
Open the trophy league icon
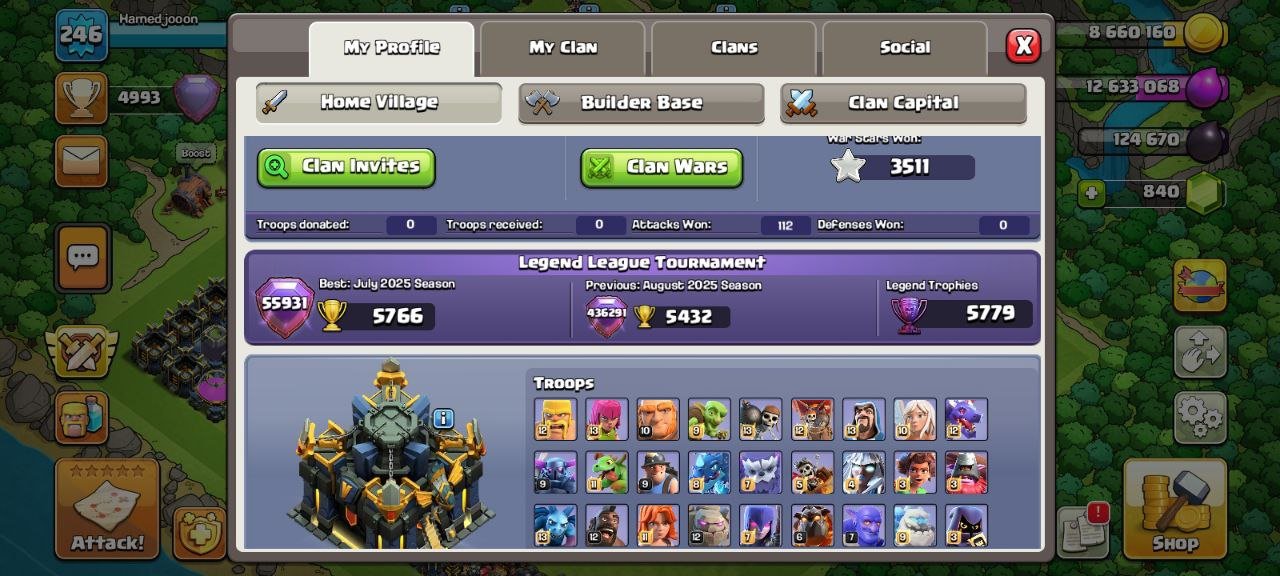(81, 98)
